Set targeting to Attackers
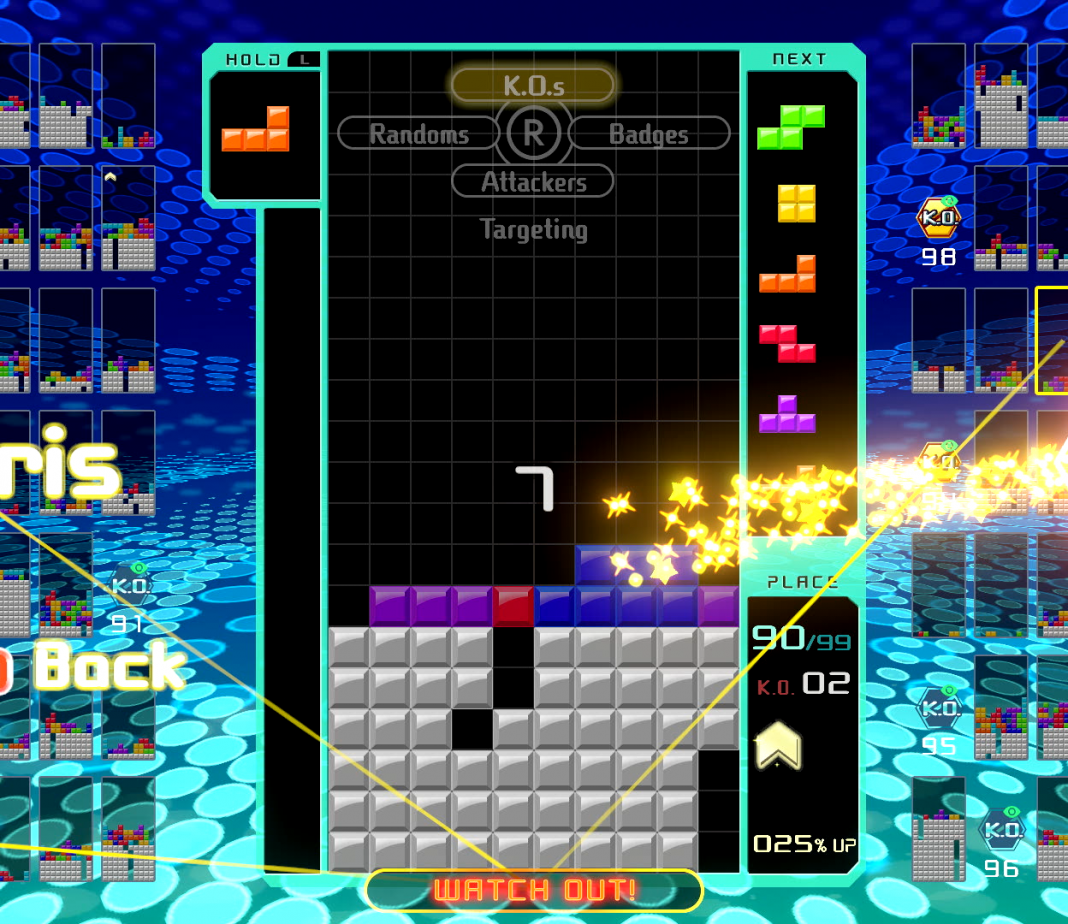1068x924 pixels. (x=533, y=181)
